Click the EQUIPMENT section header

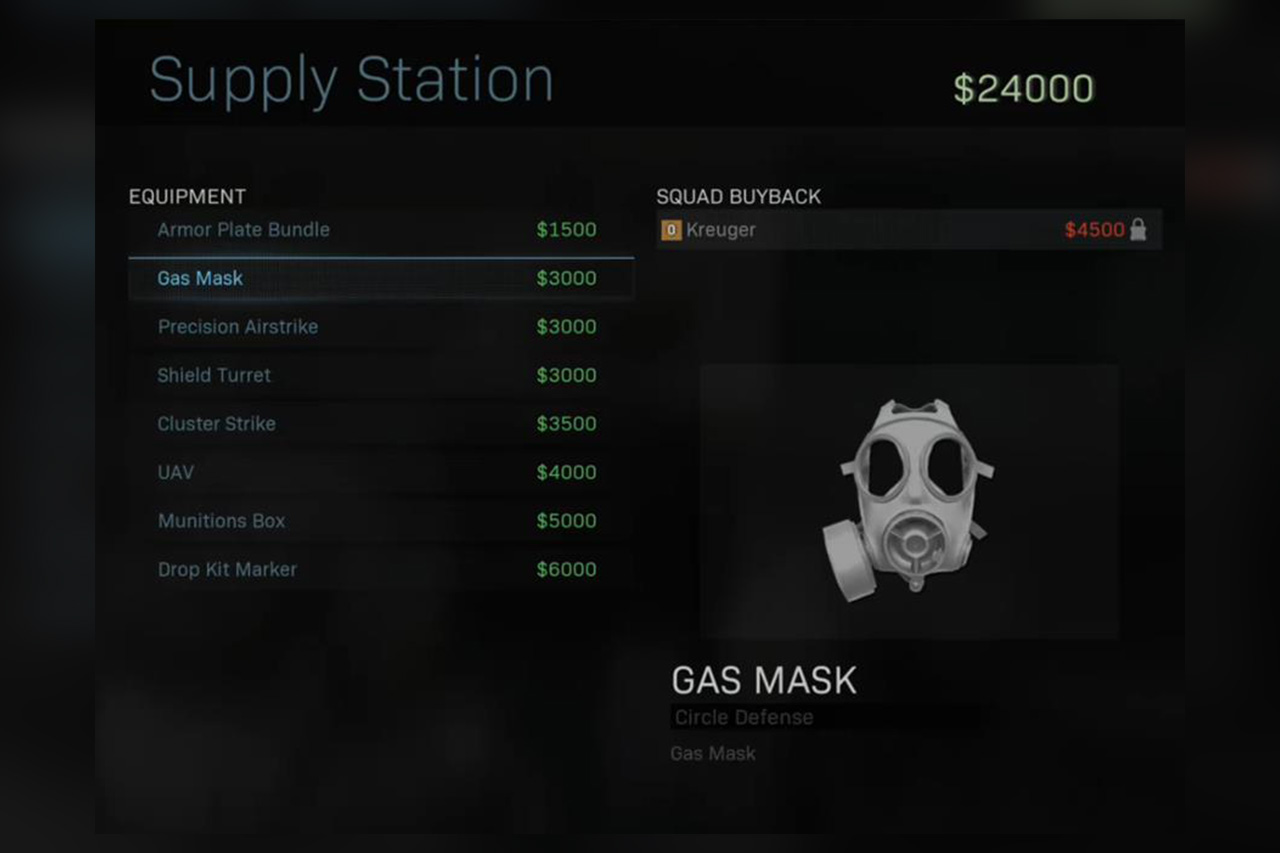tap(187, 196)
